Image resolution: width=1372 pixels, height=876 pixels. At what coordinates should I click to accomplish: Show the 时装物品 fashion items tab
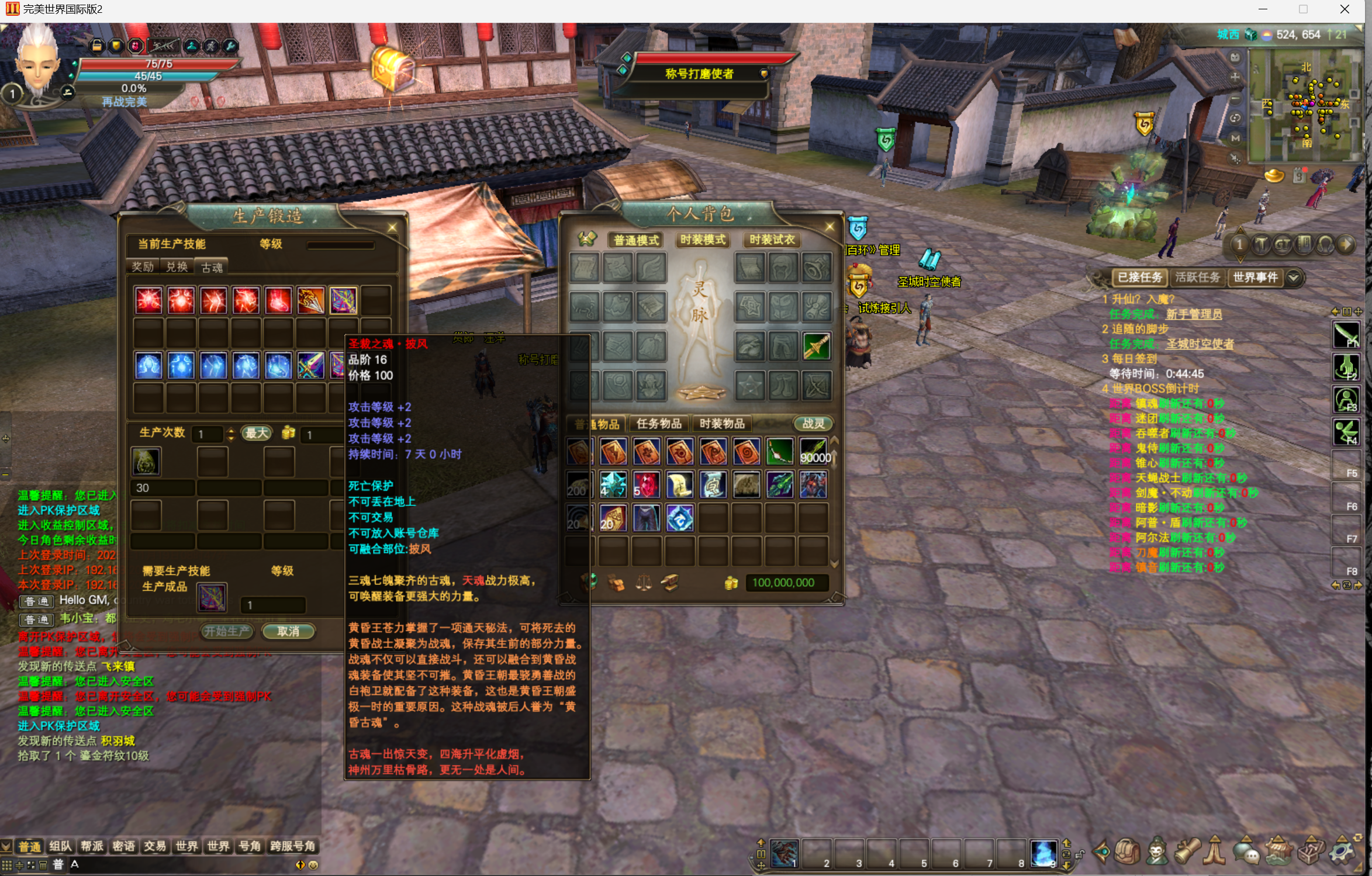[722, 424]
